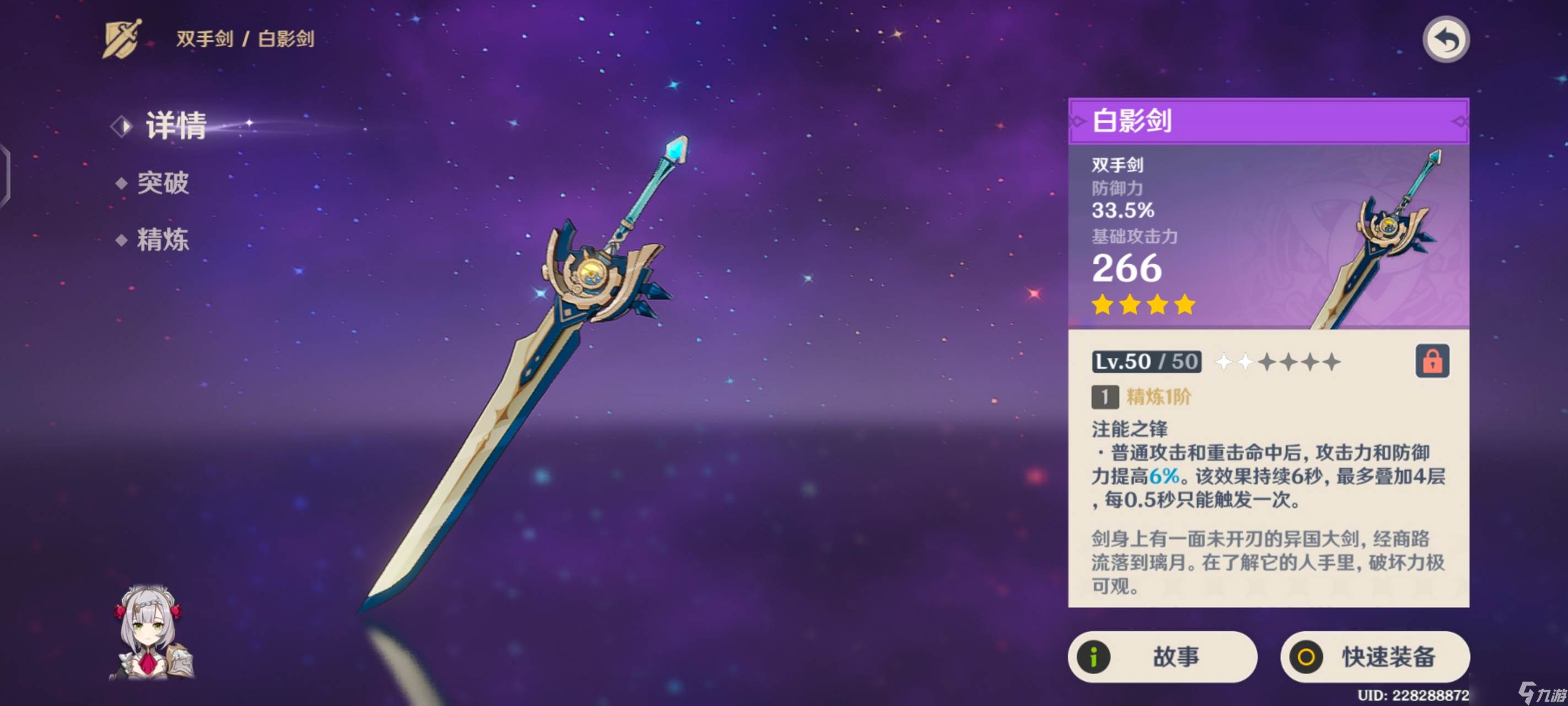Image resolution: width=1568 pixels, height=706 pixels.
Task: Click the claymore weapon type icon
Action: [122, 40]
